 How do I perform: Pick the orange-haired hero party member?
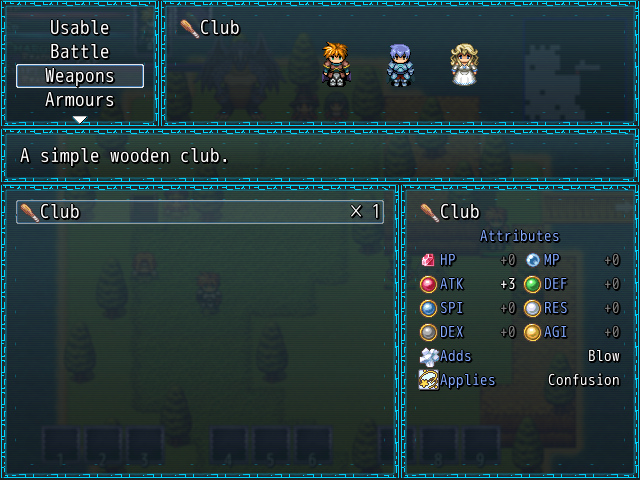tap(336, 64)
